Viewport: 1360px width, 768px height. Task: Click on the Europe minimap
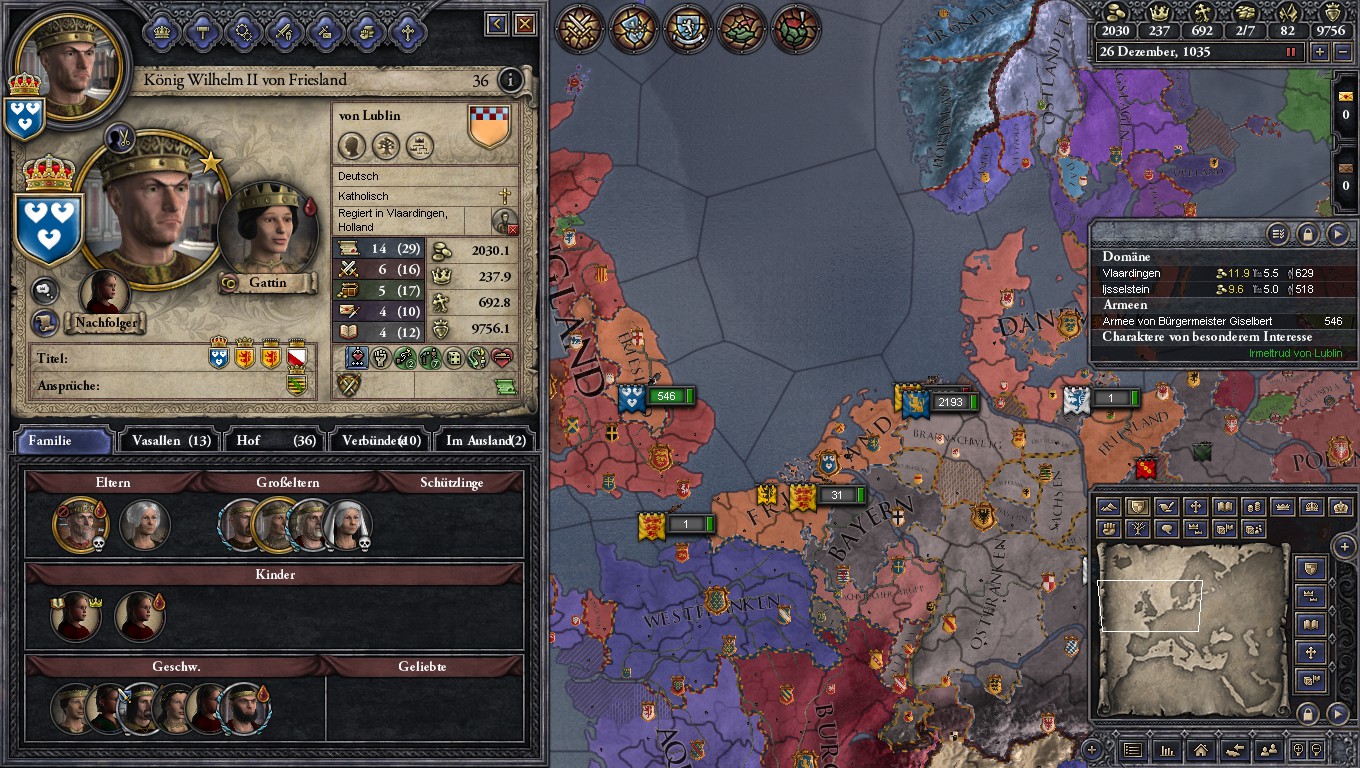pos(1190,625)
